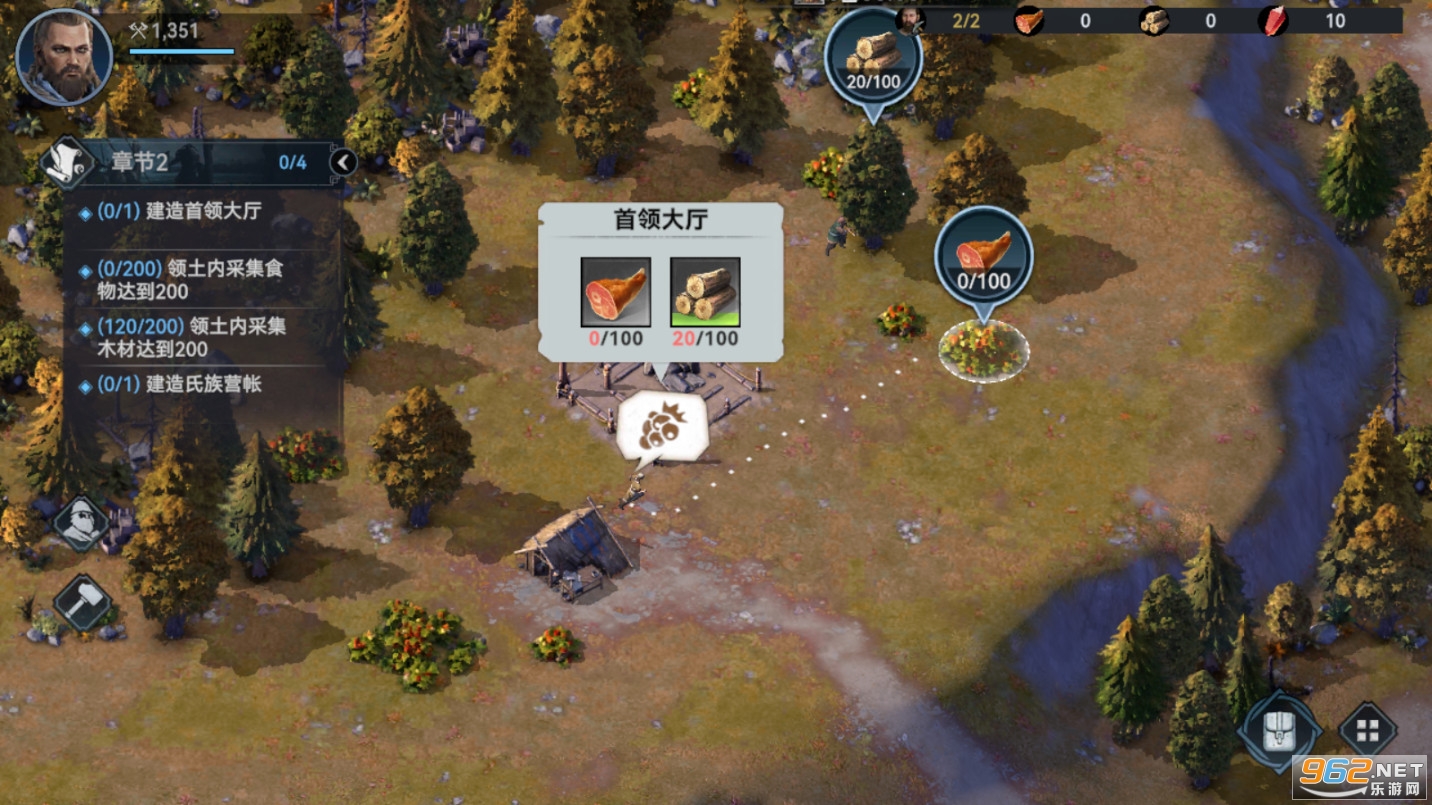
Task: Tap the wood requirement in 首领大厅 panel
Action: [x=705, y=293]
